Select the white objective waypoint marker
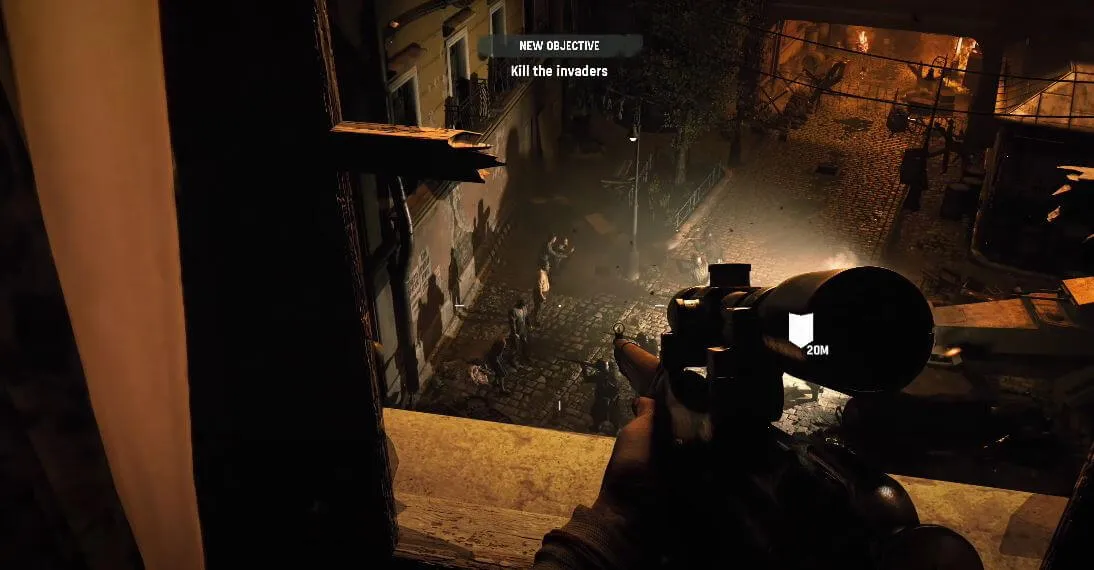 [x=801, y=329]
